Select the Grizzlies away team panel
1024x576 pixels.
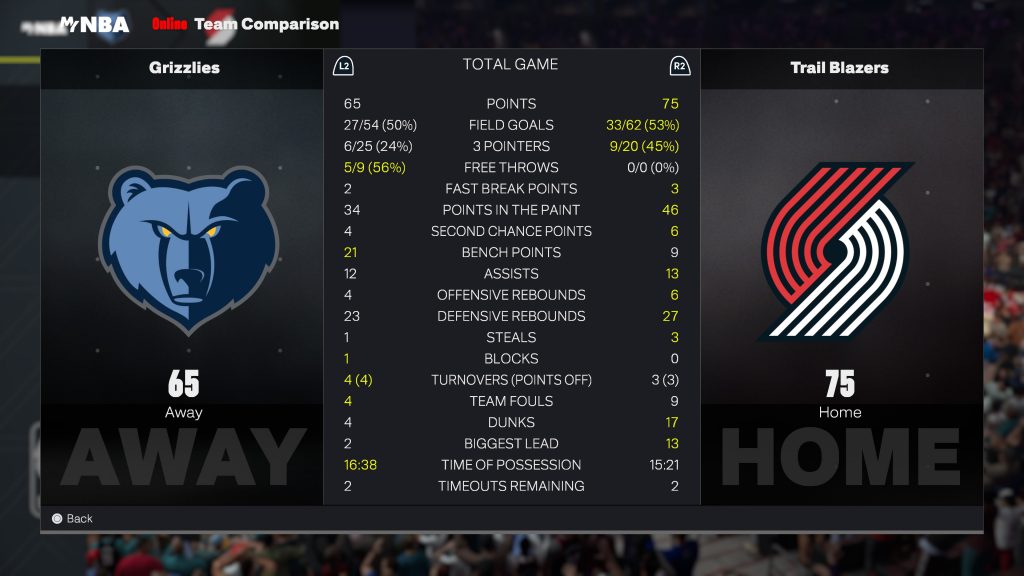pos(183,270)
